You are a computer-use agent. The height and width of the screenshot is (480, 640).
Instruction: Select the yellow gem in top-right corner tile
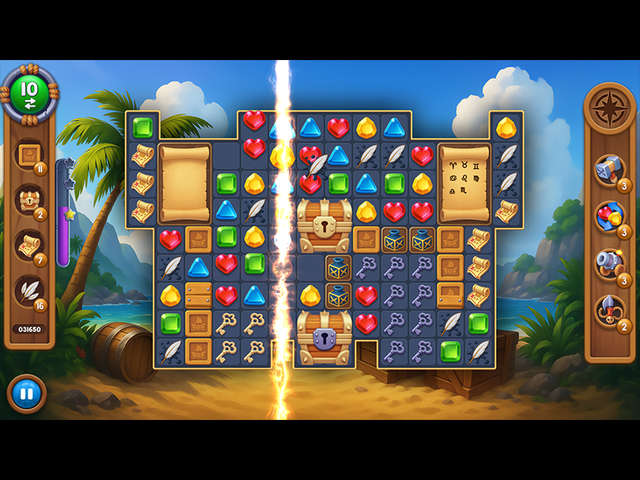pyautogui.click(x=506, y=127)
